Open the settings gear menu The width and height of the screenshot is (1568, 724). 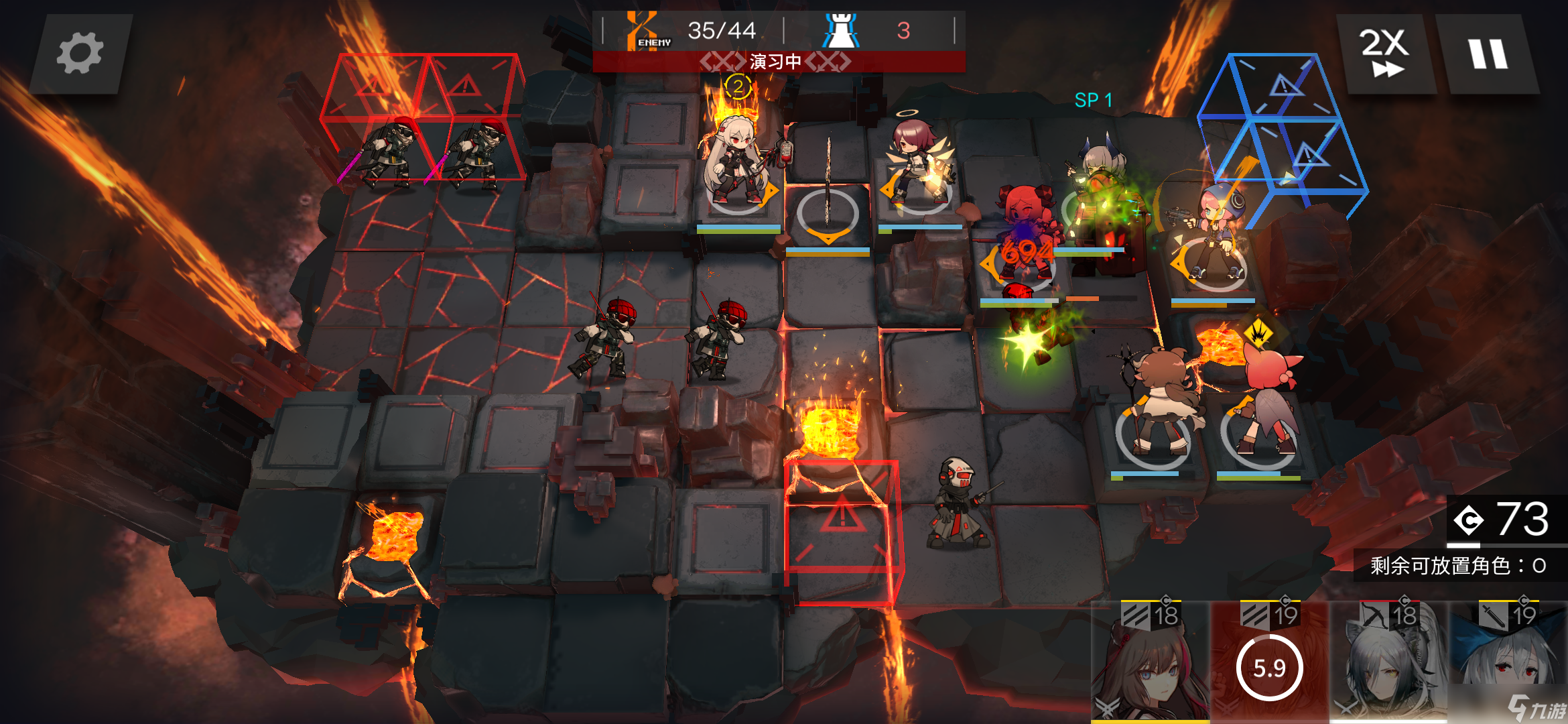[80, 54]
